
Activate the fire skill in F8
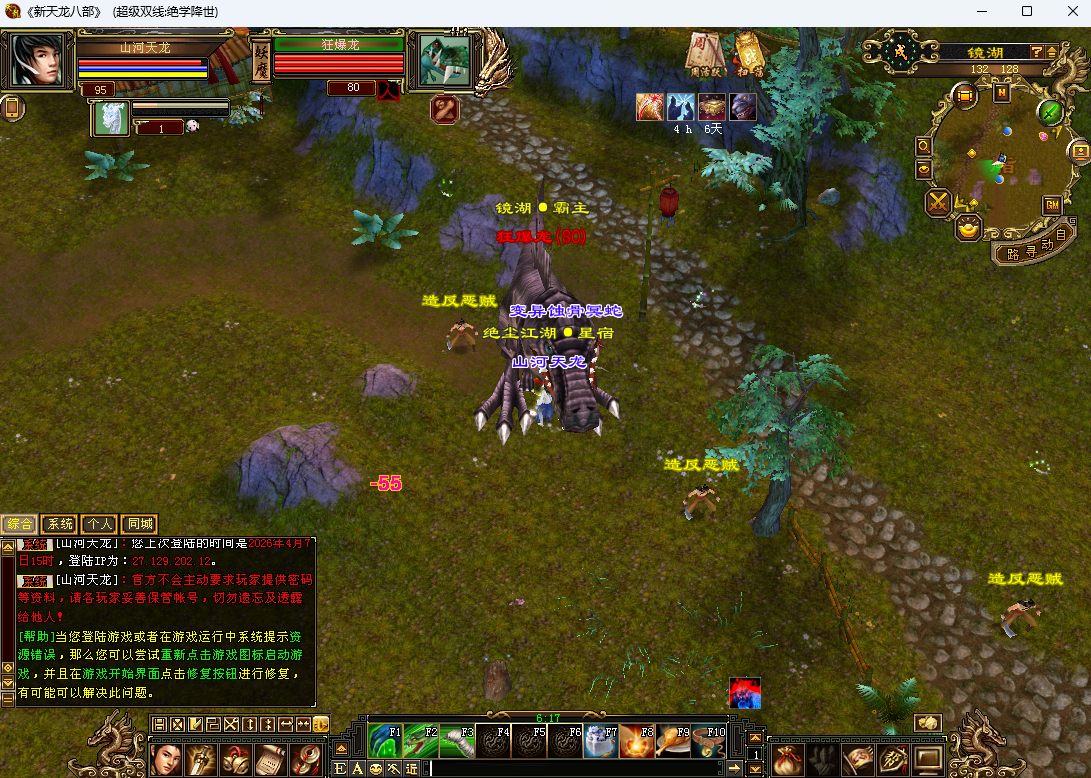(637, 741)
